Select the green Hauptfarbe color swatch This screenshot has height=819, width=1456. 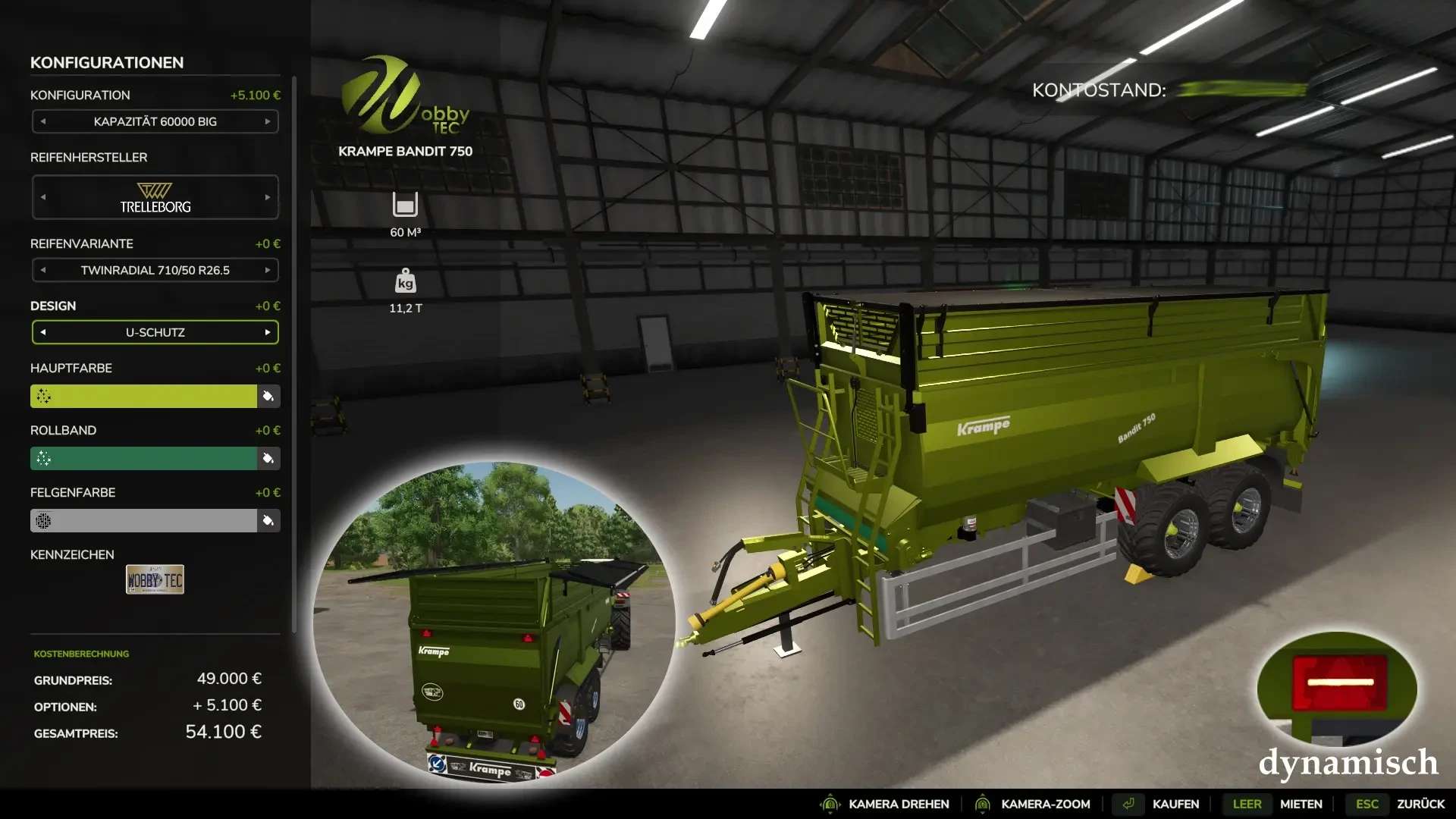click(144, 396)
